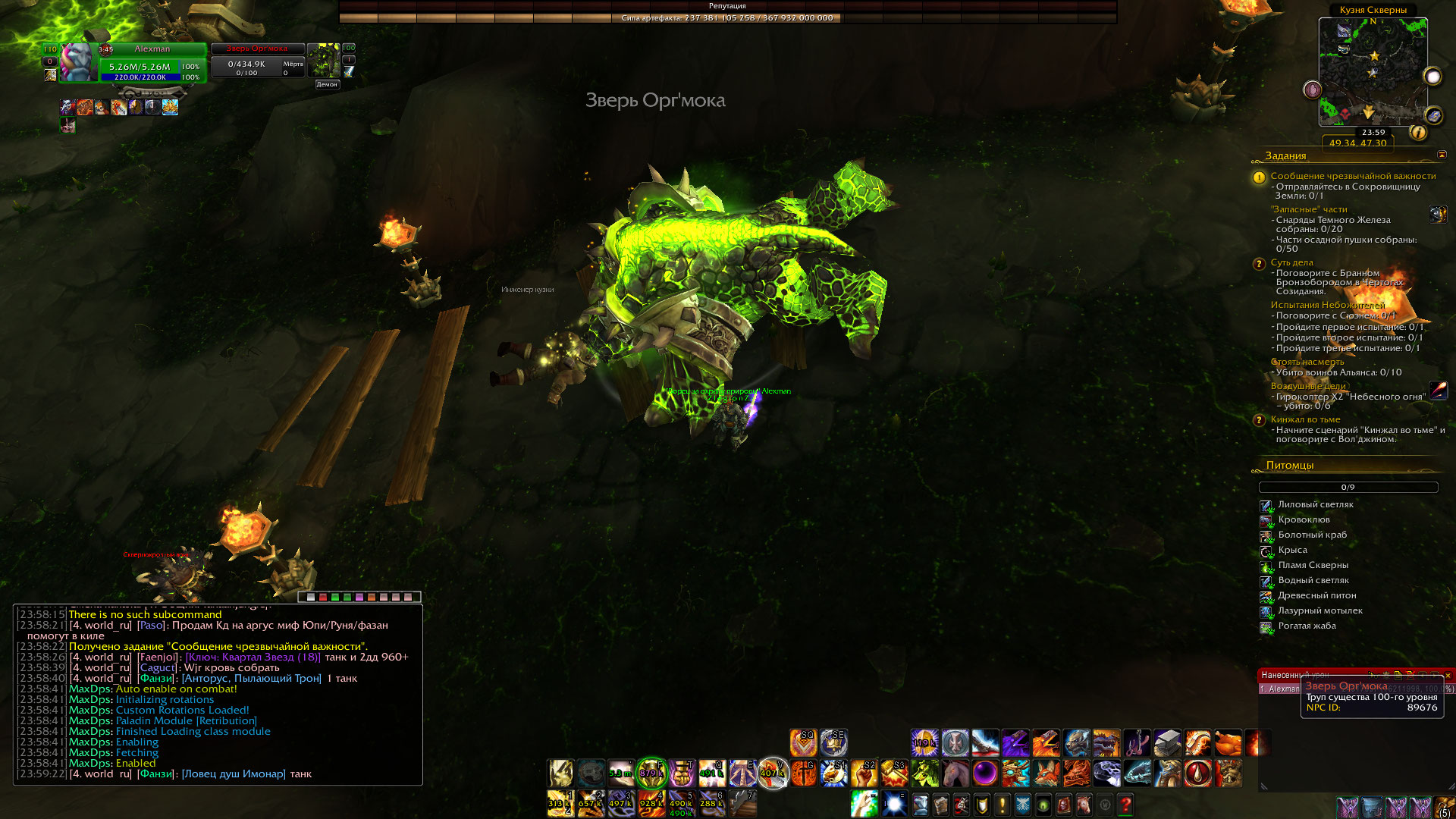Select the Зверь Орг'мока target frame
This screenshot has width=1456, height=819.
click(x=258, y=61)
